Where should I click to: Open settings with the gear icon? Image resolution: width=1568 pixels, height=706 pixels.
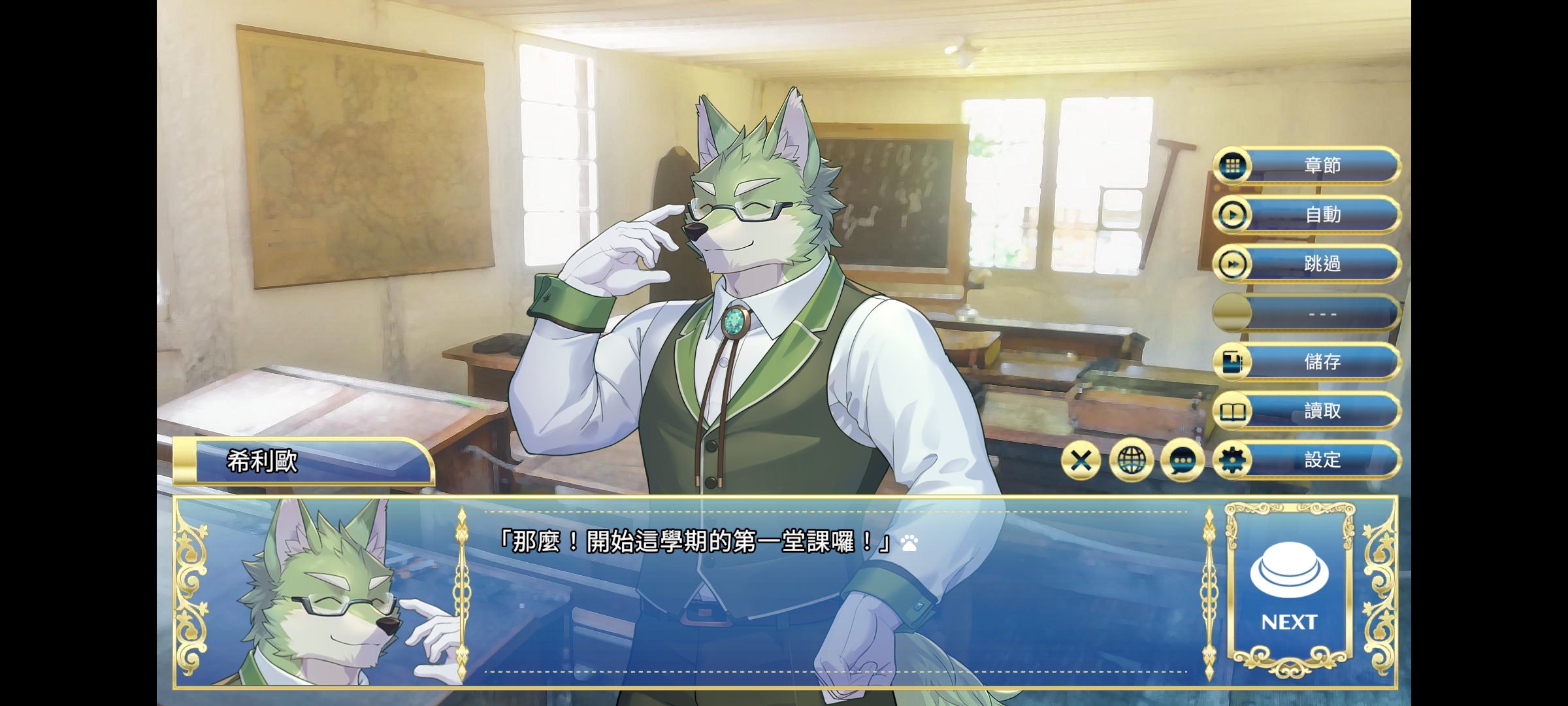[x=1233, y=460]
